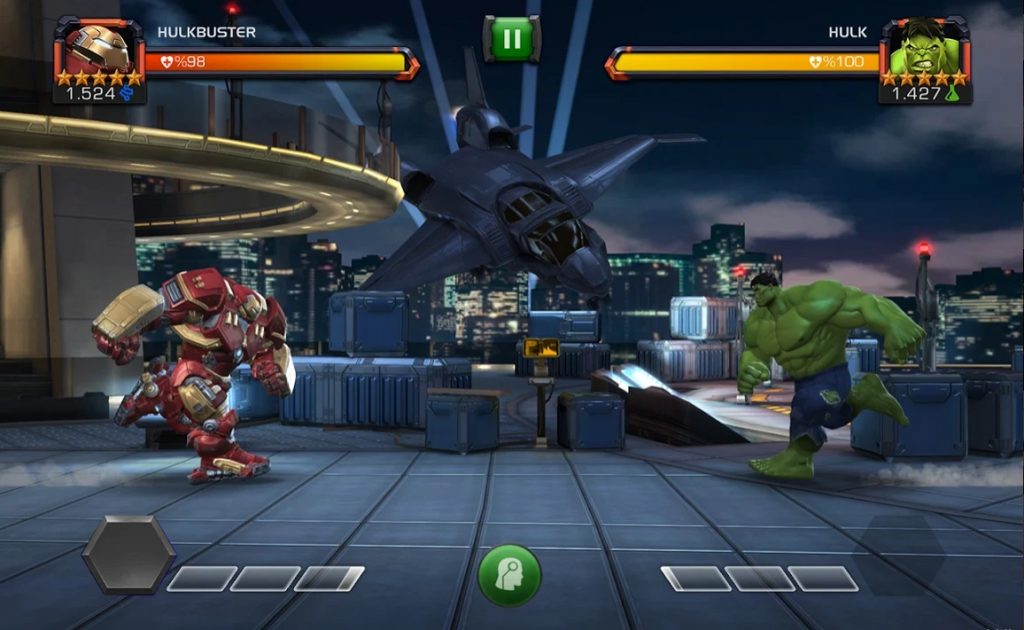1024x630 pixels.
Task: Tap the green head-profile button
Action: pyautogui.click(x=509, y=574)
